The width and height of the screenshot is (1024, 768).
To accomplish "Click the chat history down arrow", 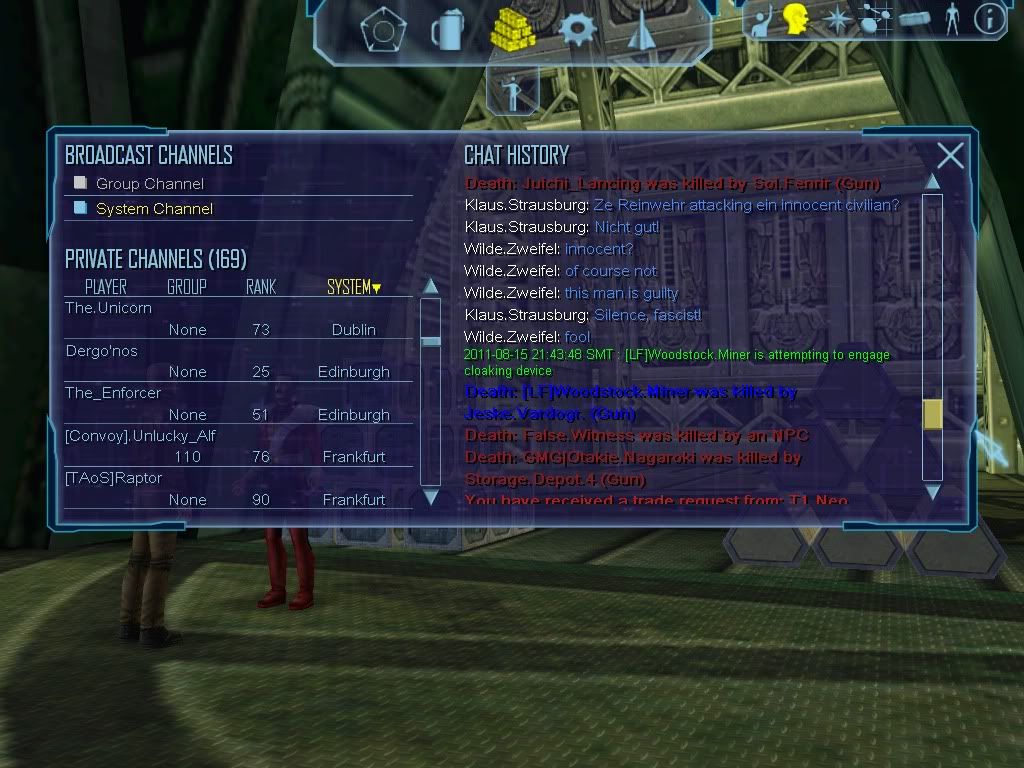I will pos(932,491).
